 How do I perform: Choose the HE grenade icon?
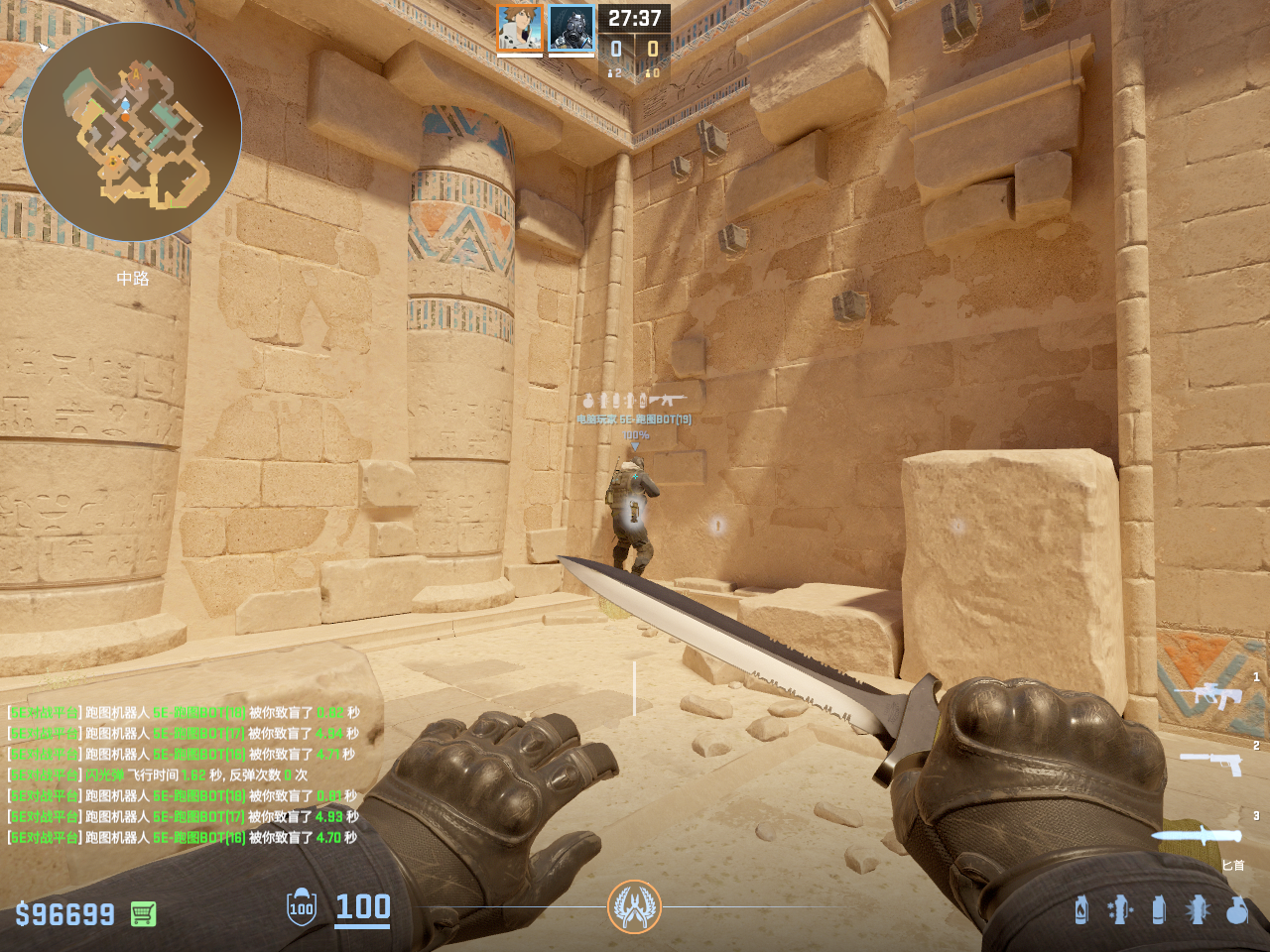coord(1236,909)
